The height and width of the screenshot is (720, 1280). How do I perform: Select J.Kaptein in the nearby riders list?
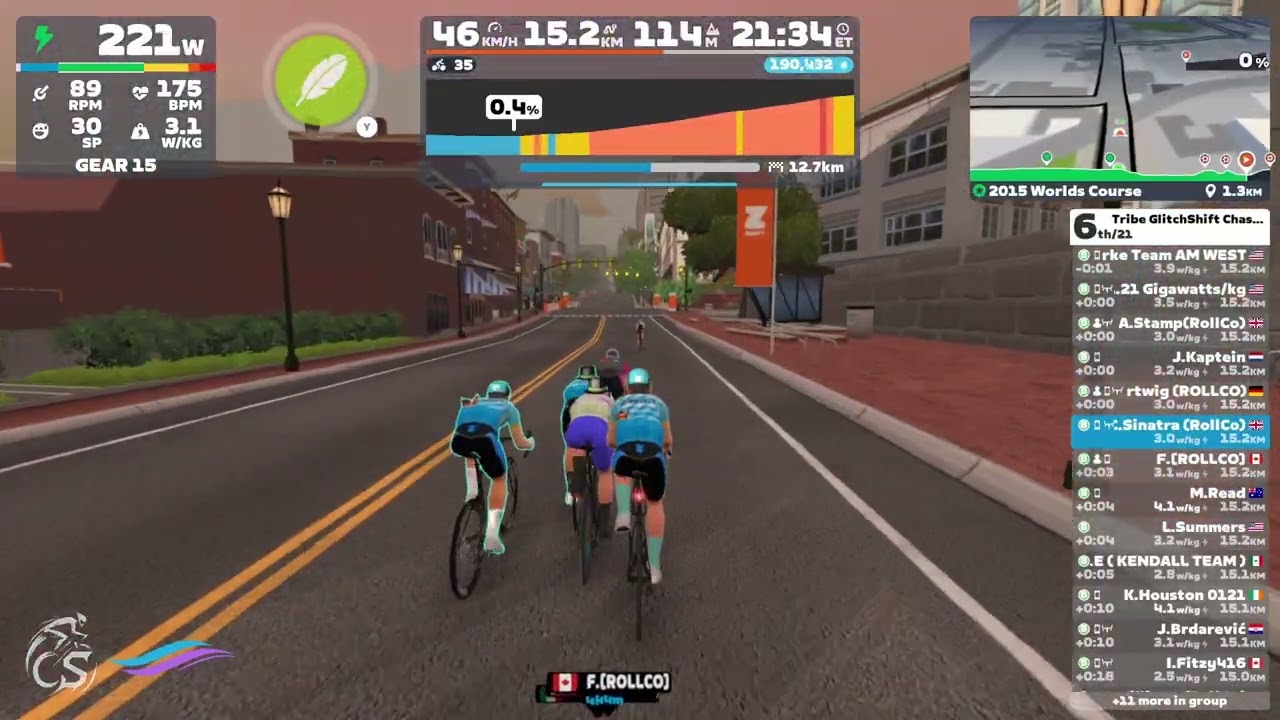pos(1170,363)
